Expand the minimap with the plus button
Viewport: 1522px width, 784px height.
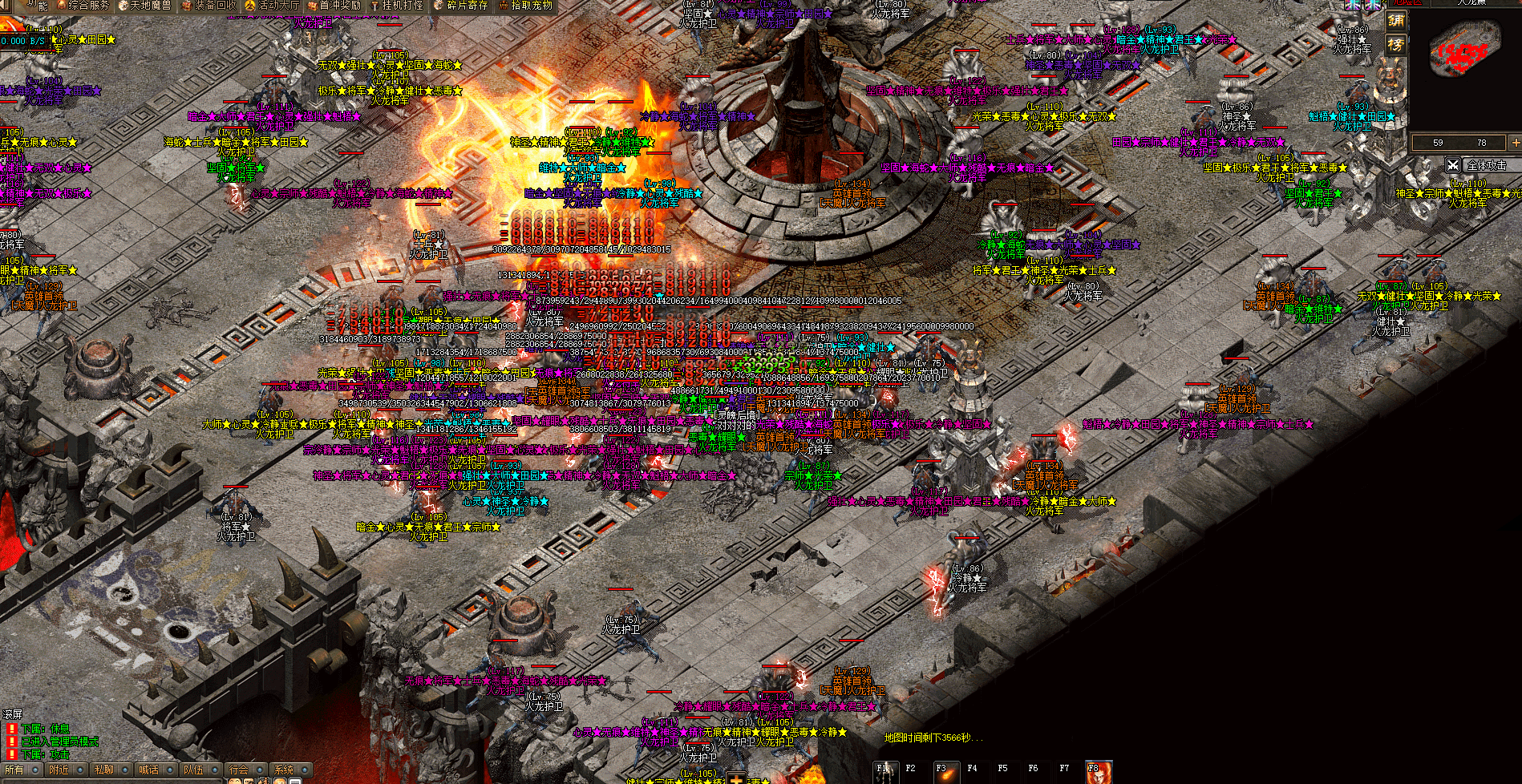[1515, 143]
